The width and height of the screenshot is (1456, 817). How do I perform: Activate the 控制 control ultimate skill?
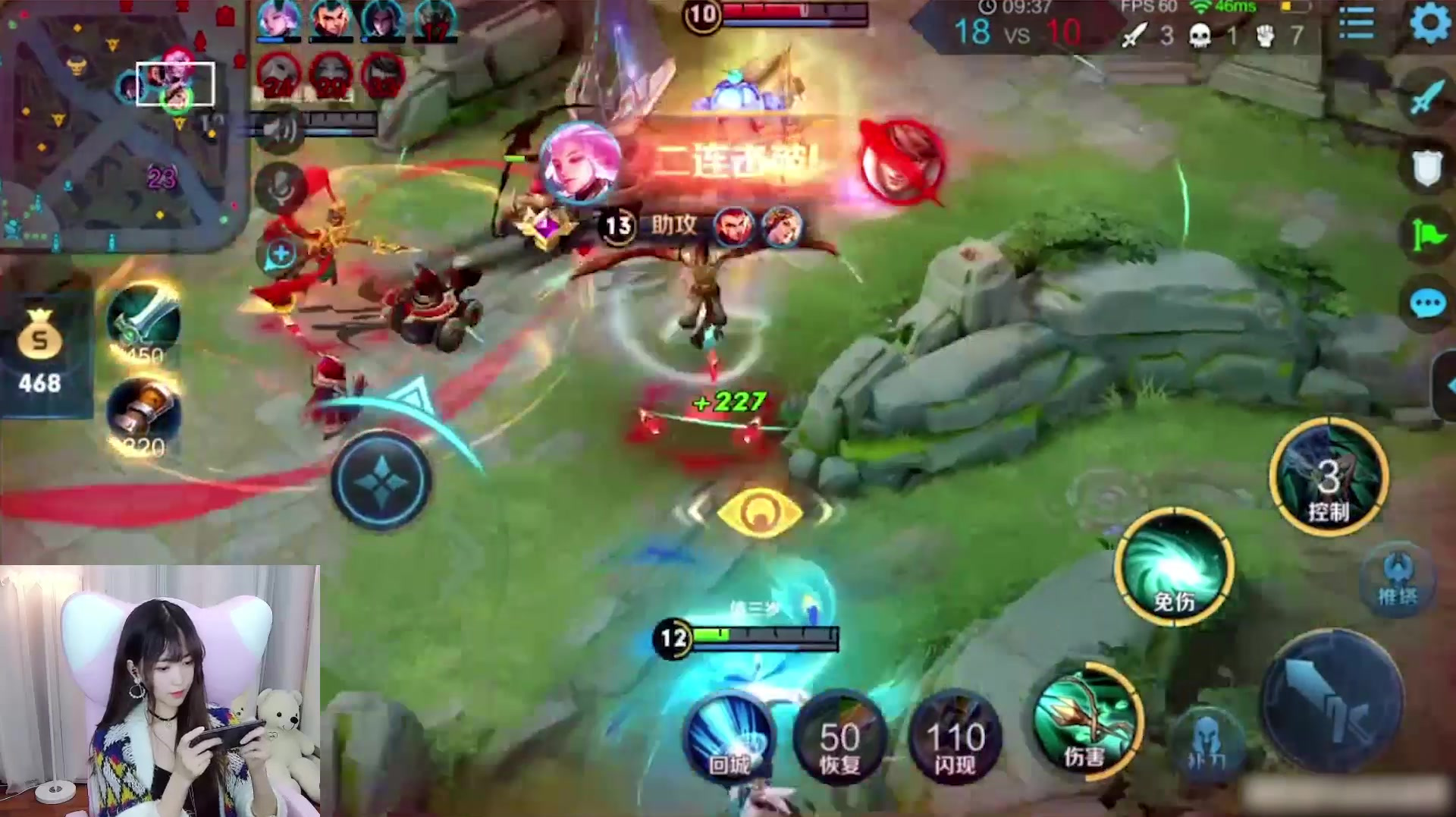pos(1329,476)
